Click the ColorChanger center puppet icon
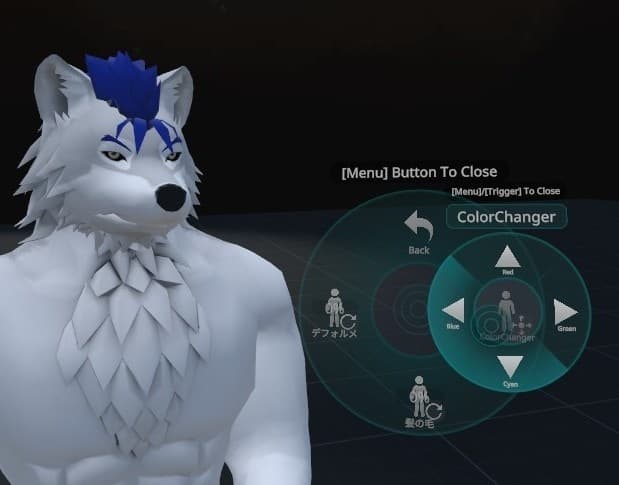 (508, 310)
